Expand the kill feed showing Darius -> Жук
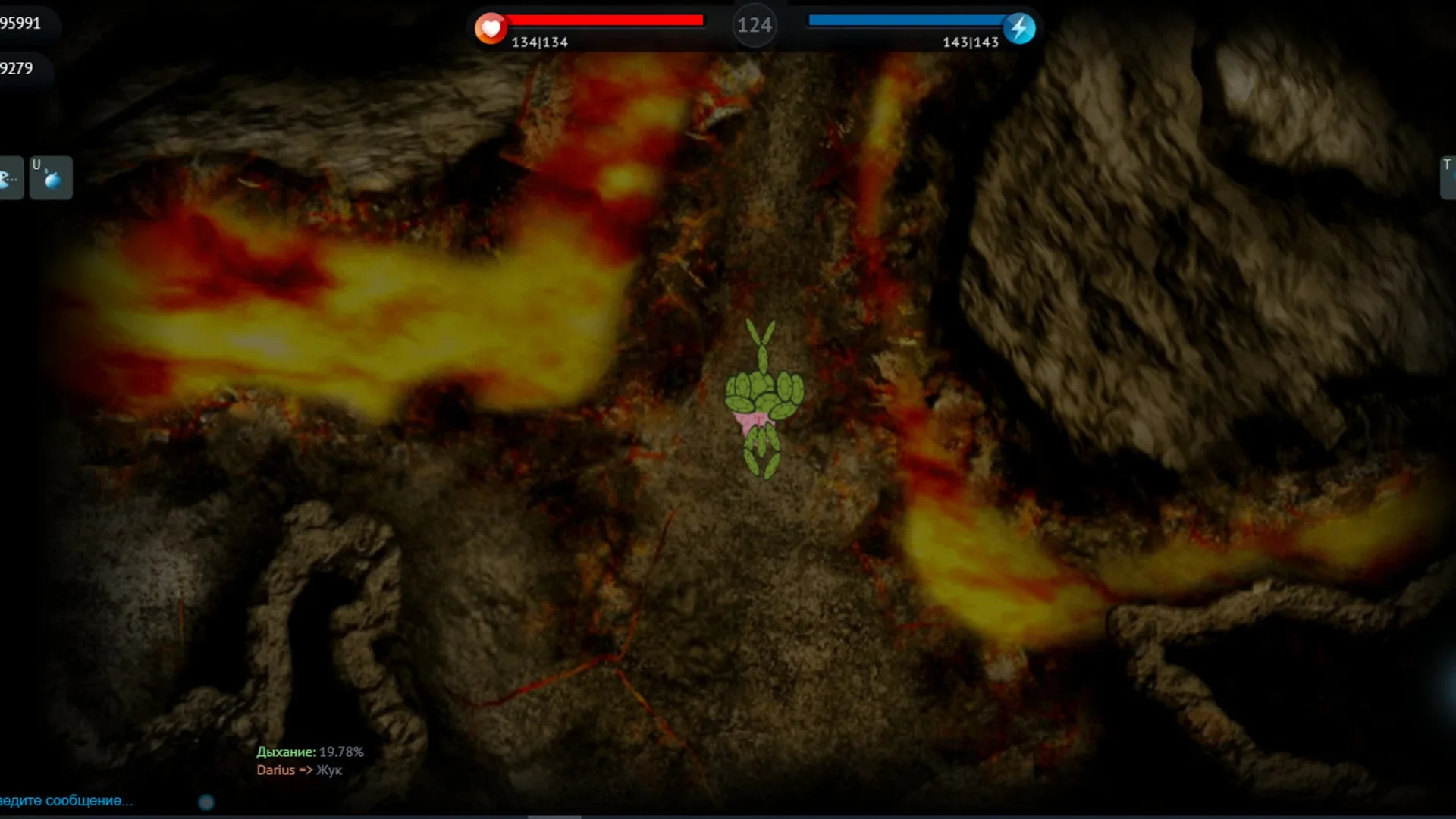 298,770
